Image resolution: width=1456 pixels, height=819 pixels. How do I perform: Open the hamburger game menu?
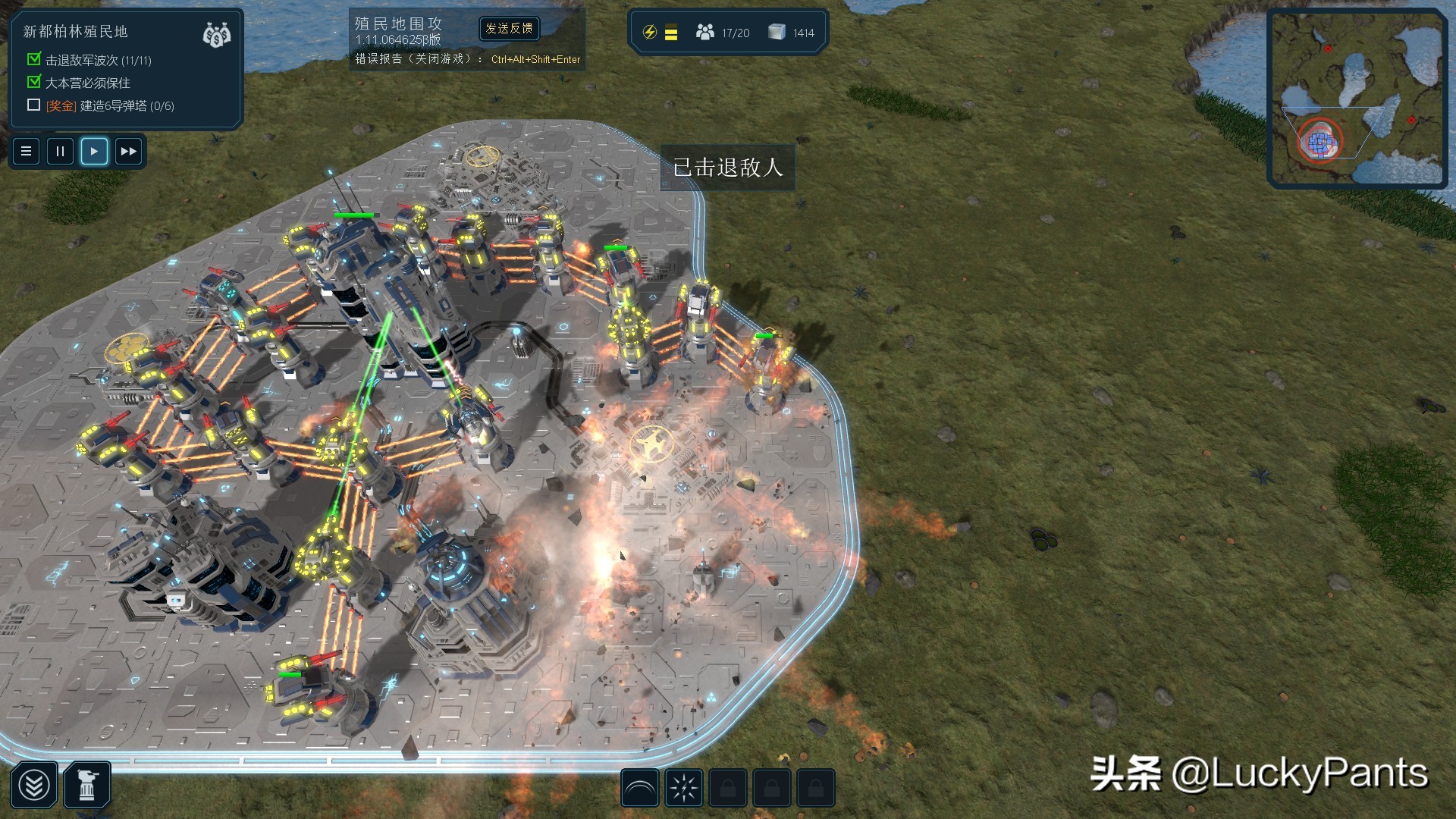point(26,151)
